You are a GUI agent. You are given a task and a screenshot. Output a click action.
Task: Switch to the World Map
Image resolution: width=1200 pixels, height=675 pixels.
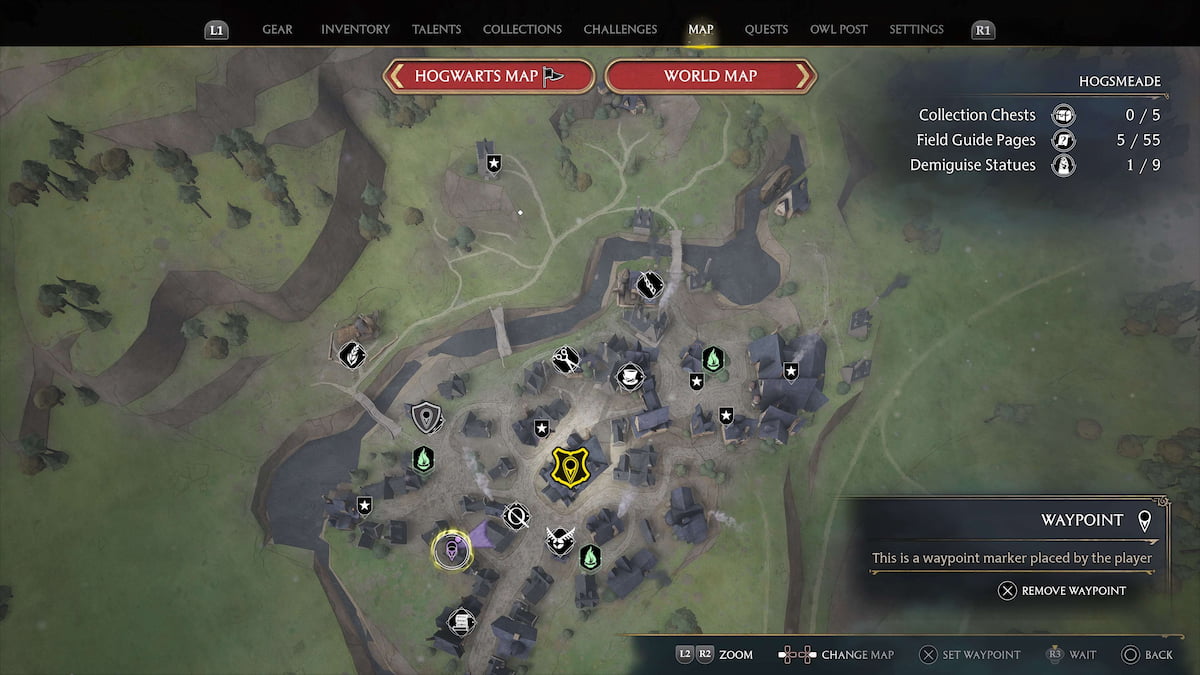coord(711,76)
